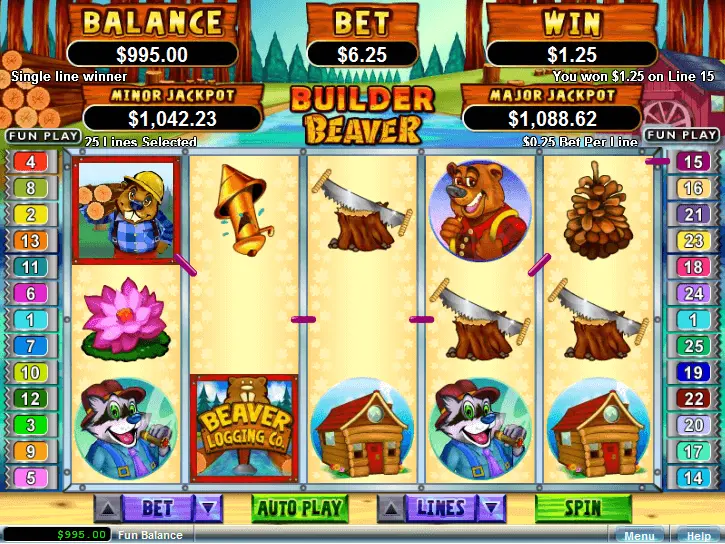Select payline 4 marker

click(x=30, y=161)
